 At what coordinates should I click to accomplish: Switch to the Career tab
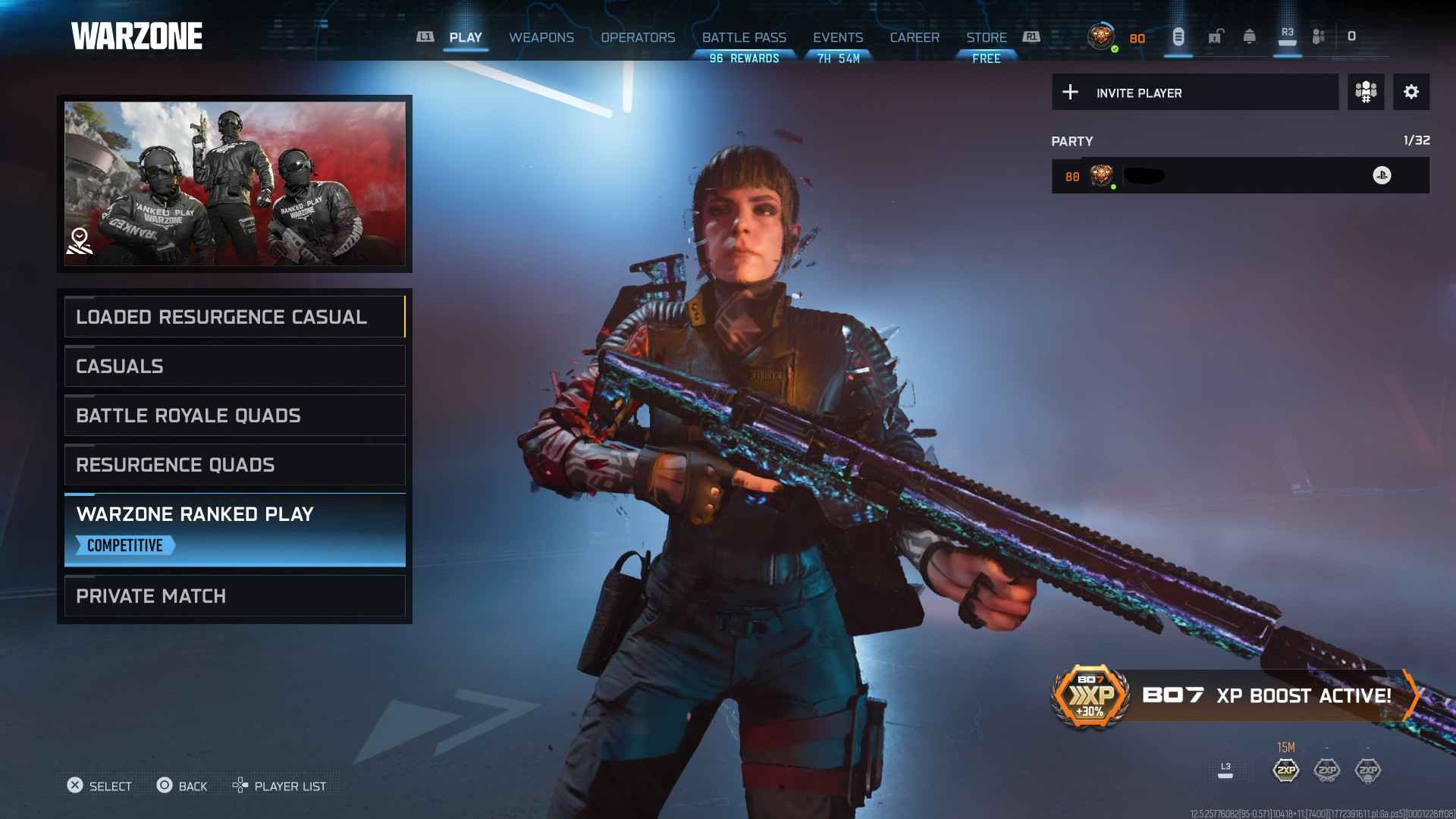(915, 37)
